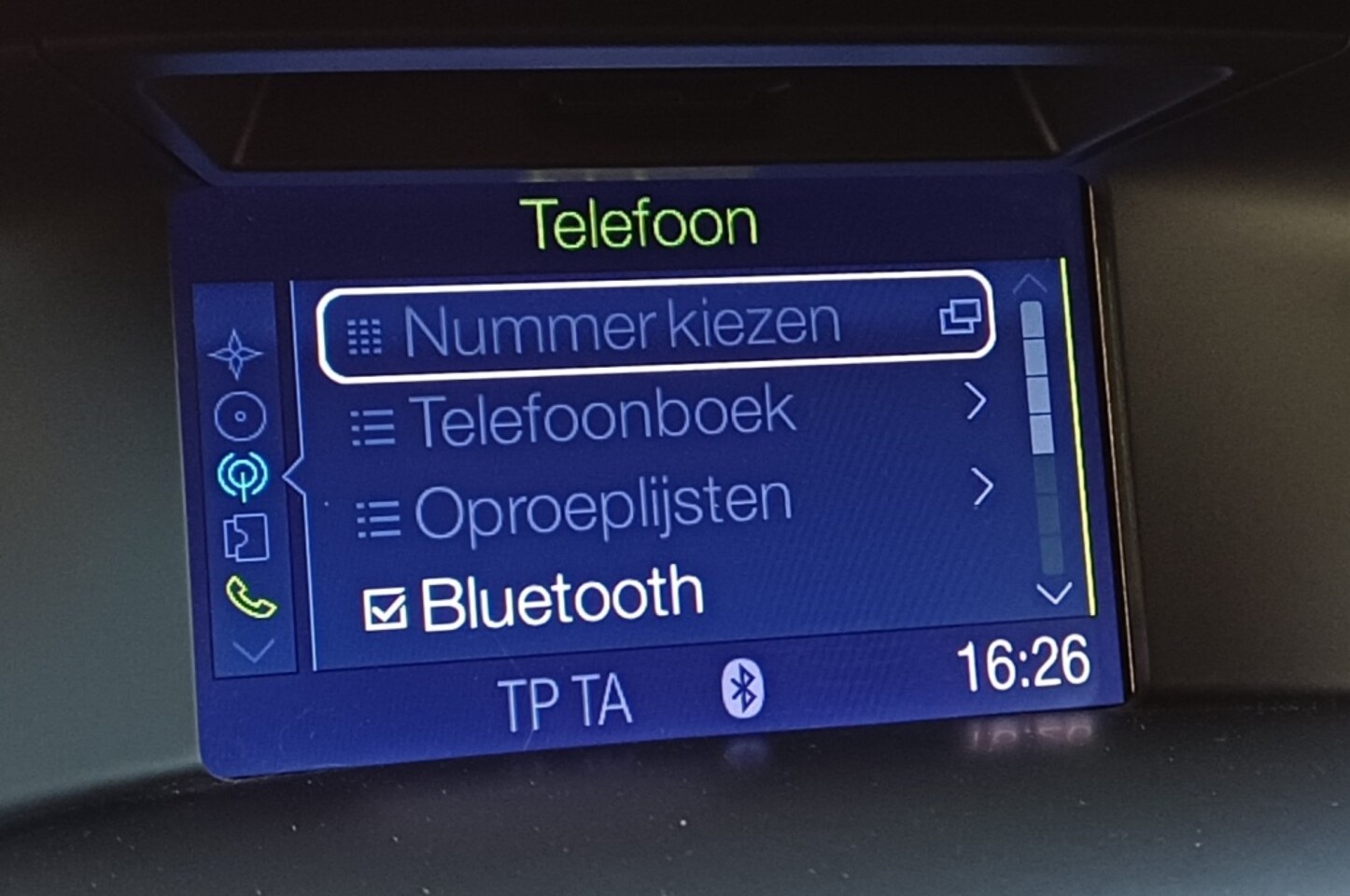The width and height of the screenshot is (1350, 896).
Task: Click the sidebar down chevron below the phone icon
Action: click(x=254, y=650)
